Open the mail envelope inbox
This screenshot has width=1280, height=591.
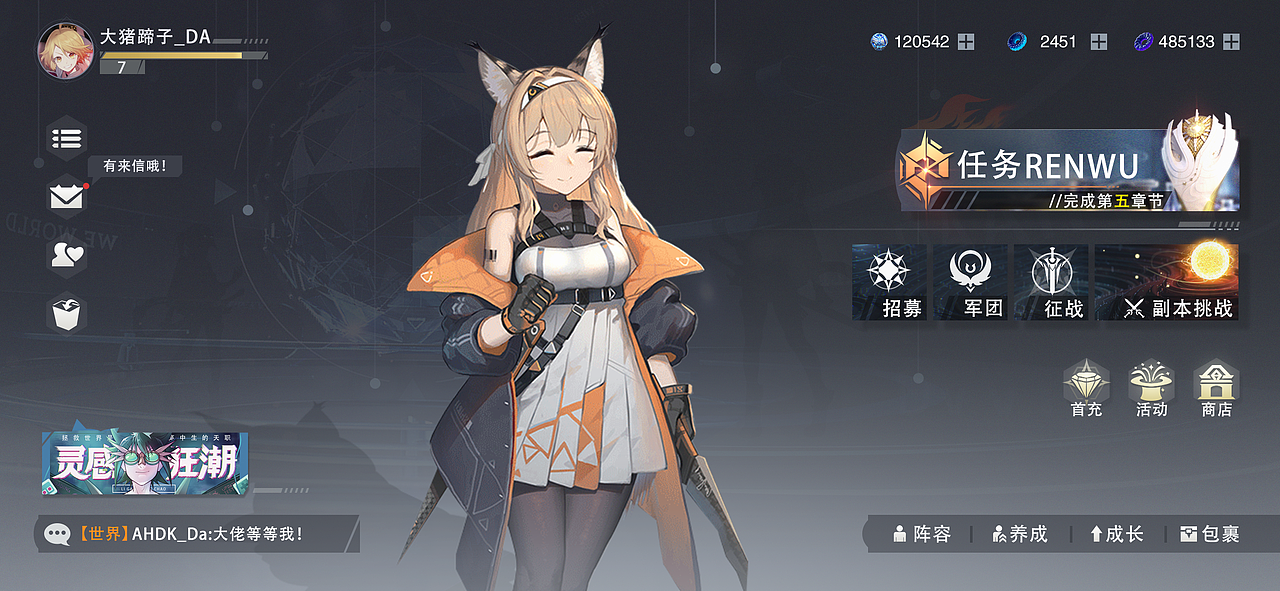pos(67,197)
